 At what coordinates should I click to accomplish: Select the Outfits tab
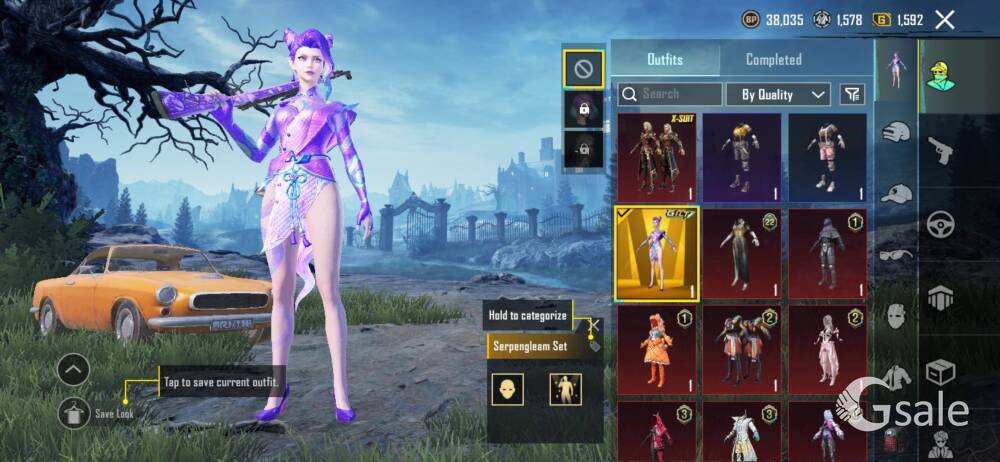click(x=665, y=60)
